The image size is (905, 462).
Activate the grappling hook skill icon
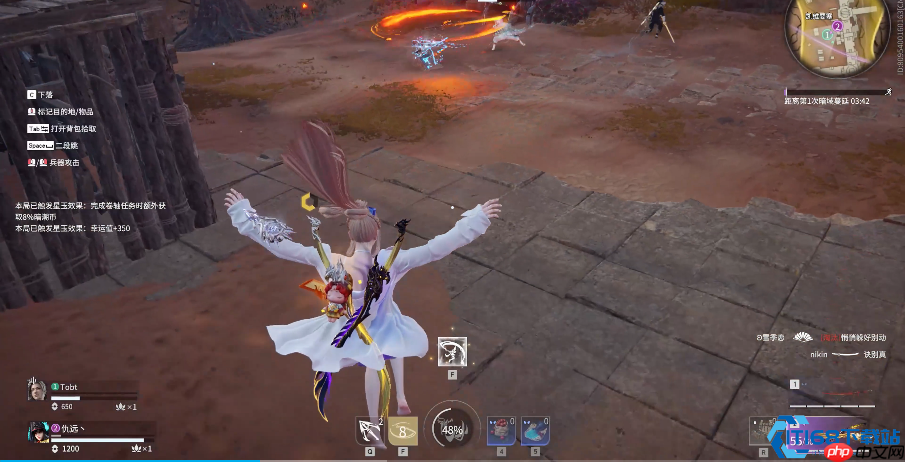(x=370, y=430)
